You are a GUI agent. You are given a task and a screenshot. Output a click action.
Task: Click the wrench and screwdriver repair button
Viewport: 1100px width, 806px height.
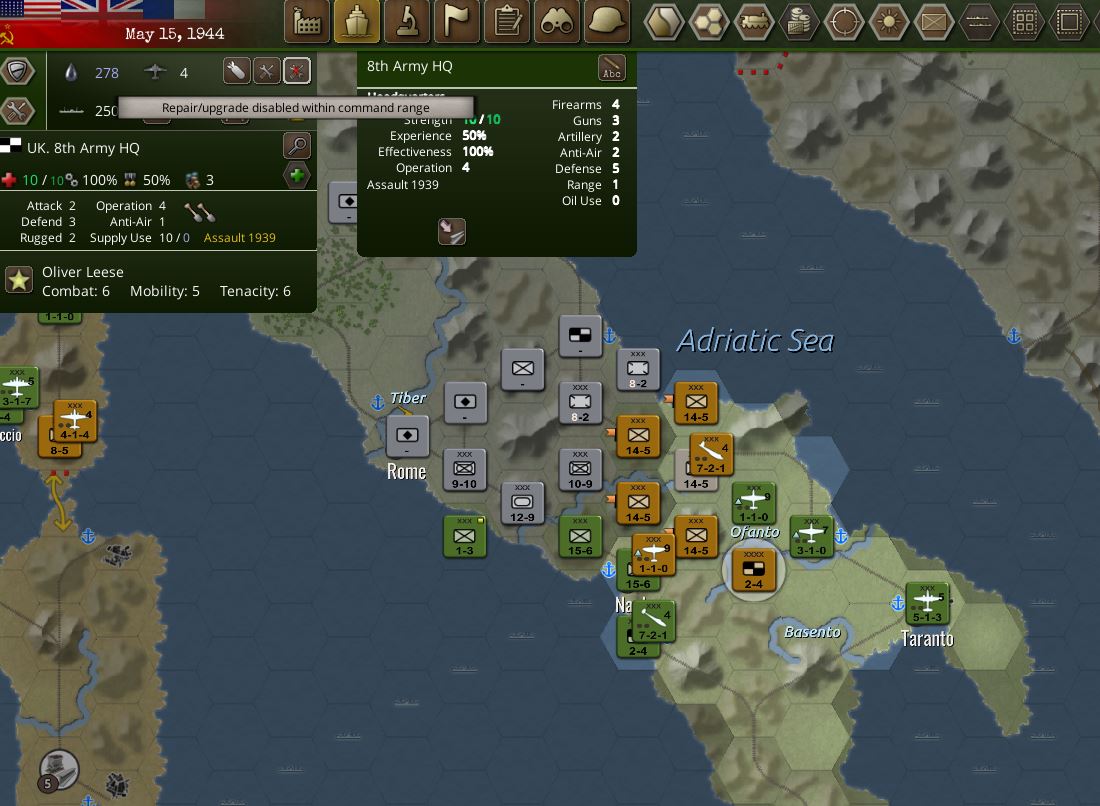coord(266,71)
